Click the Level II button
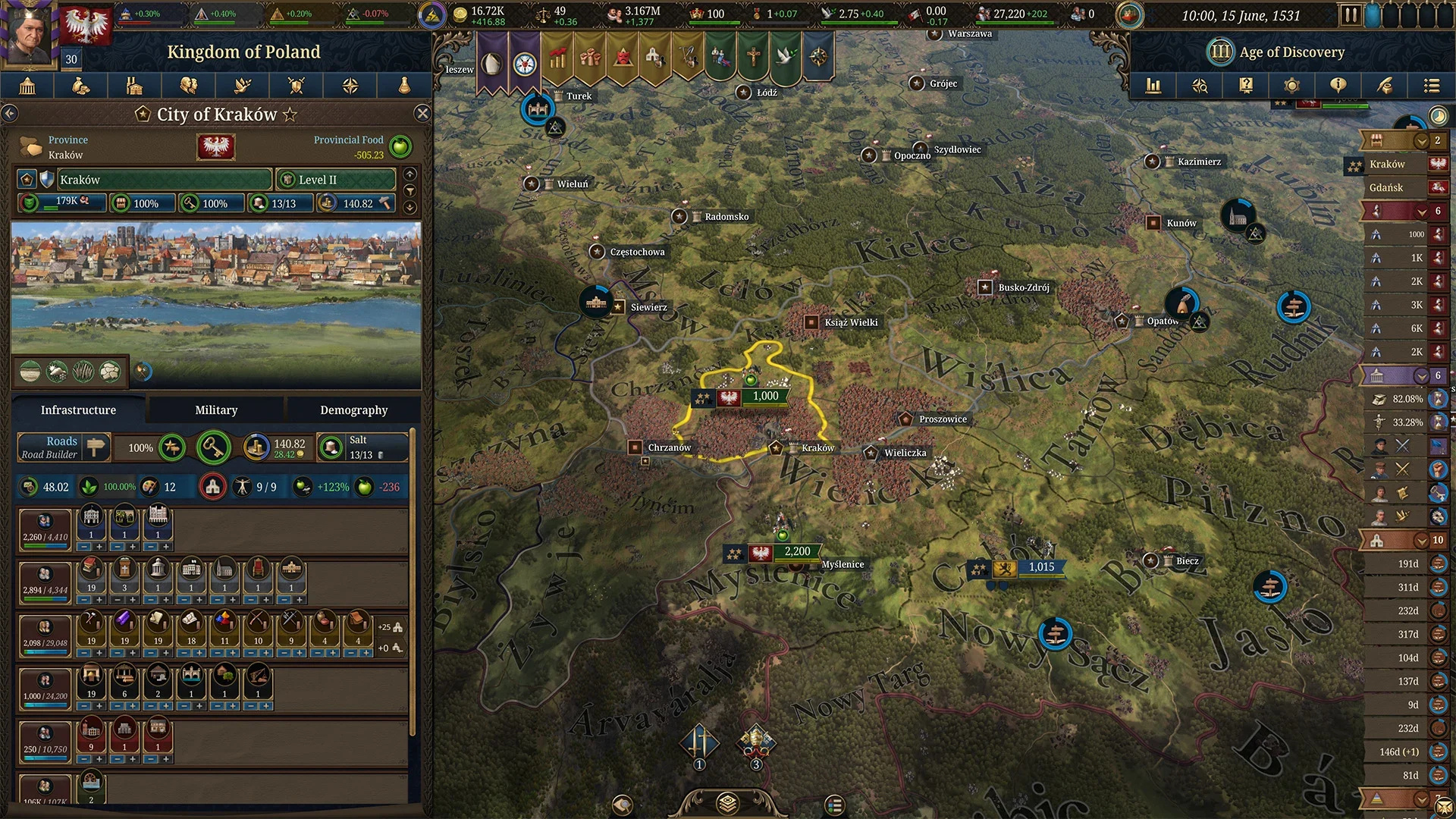Image resolution: width=1456 pixels, height=819 pixels. coord(334,179)
